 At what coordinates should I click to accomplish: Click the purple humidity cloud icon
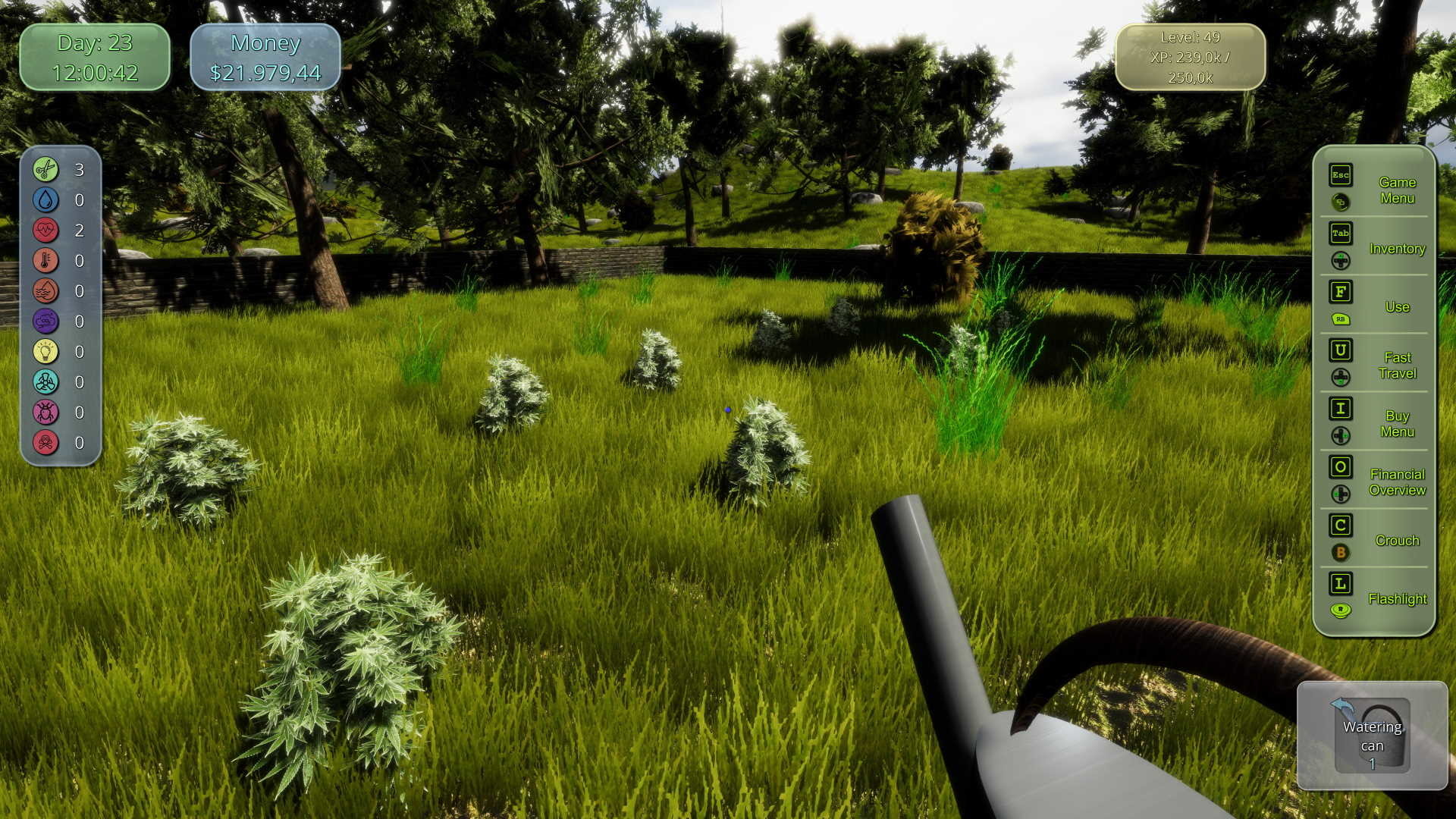pos(44,322)
